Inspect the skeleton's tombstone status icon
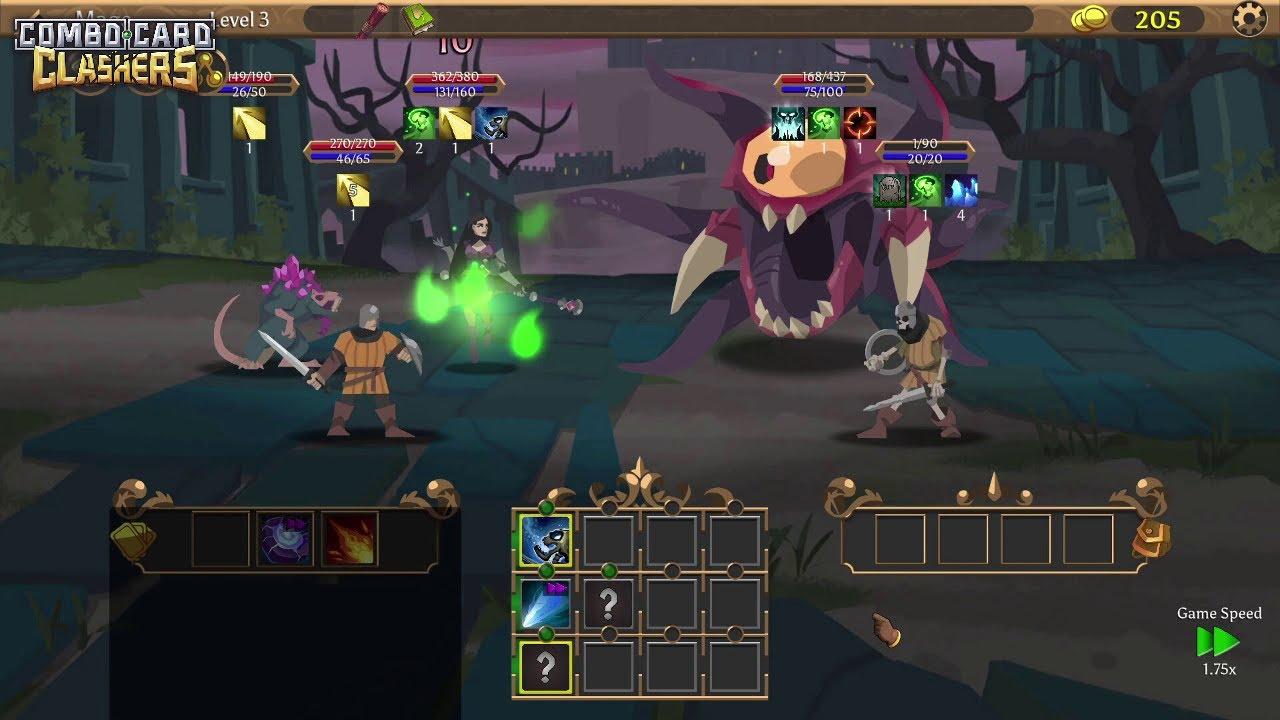This screenshot has height=720, width=1280. pyautogui.click(x=889, y=191)
